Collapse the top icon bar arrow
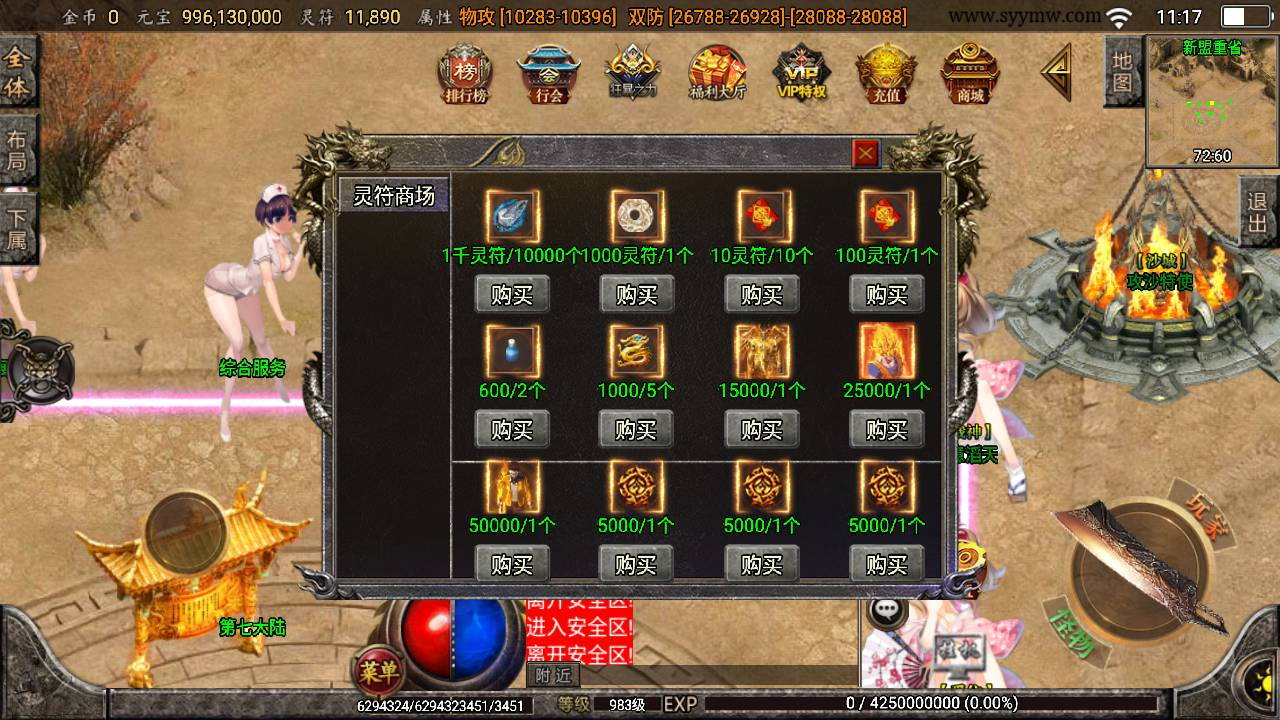Image resolution: width=1280 pixels, height=720 pixels. click(1056, 72)
